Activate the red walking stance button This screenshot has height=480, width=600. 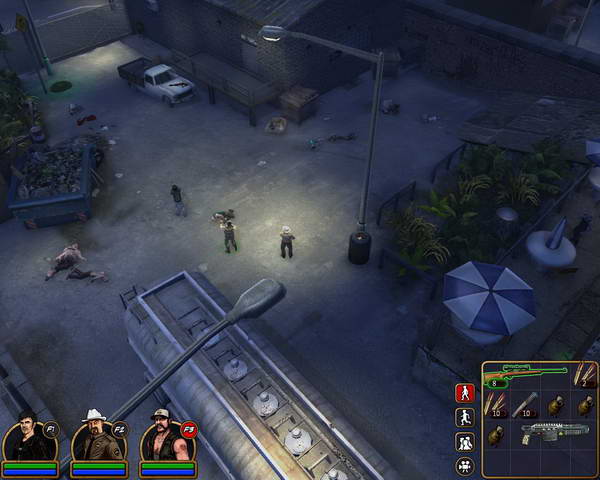coord(465,393)
